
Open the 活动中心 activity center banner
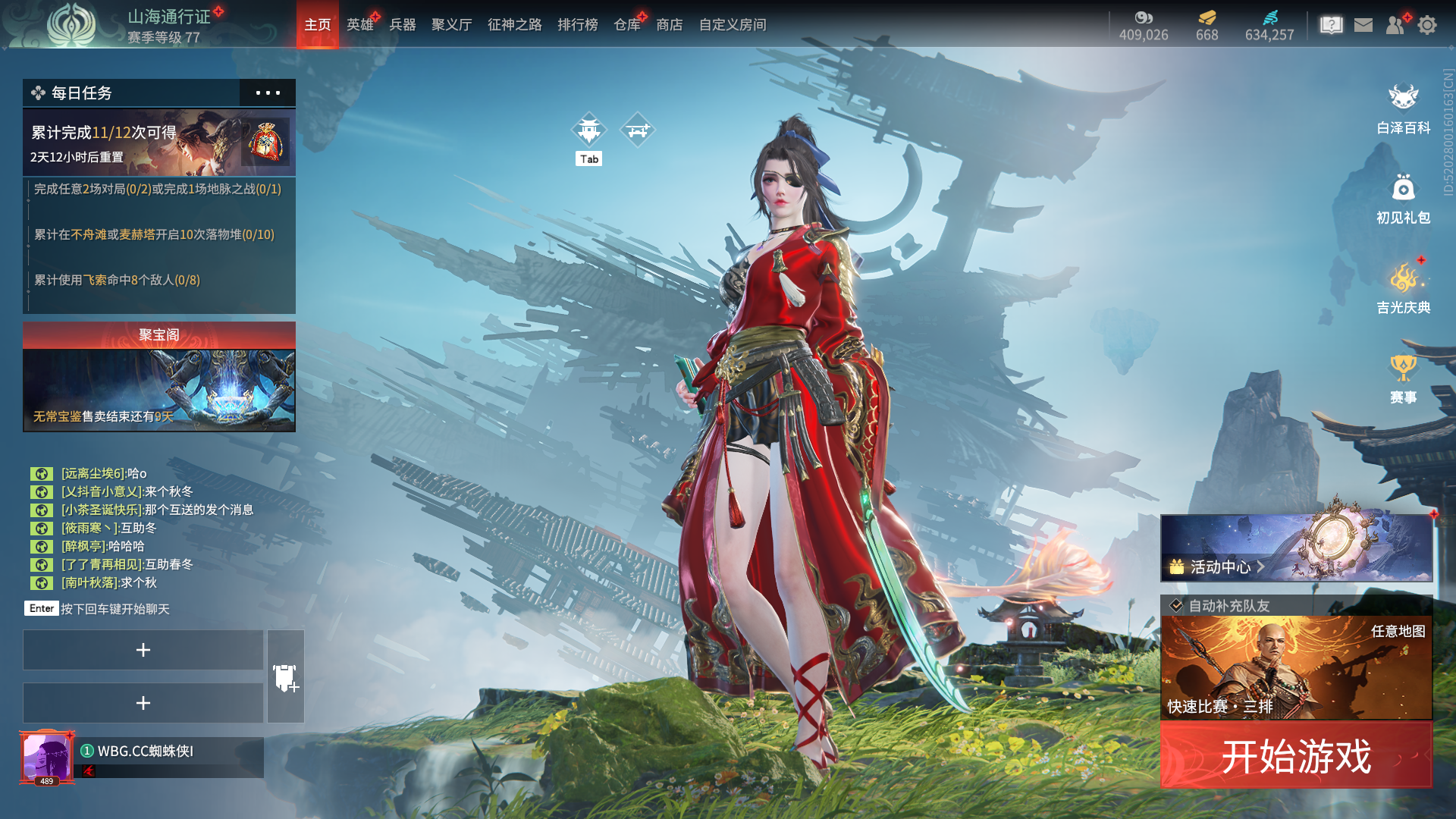click(1296, 548)
